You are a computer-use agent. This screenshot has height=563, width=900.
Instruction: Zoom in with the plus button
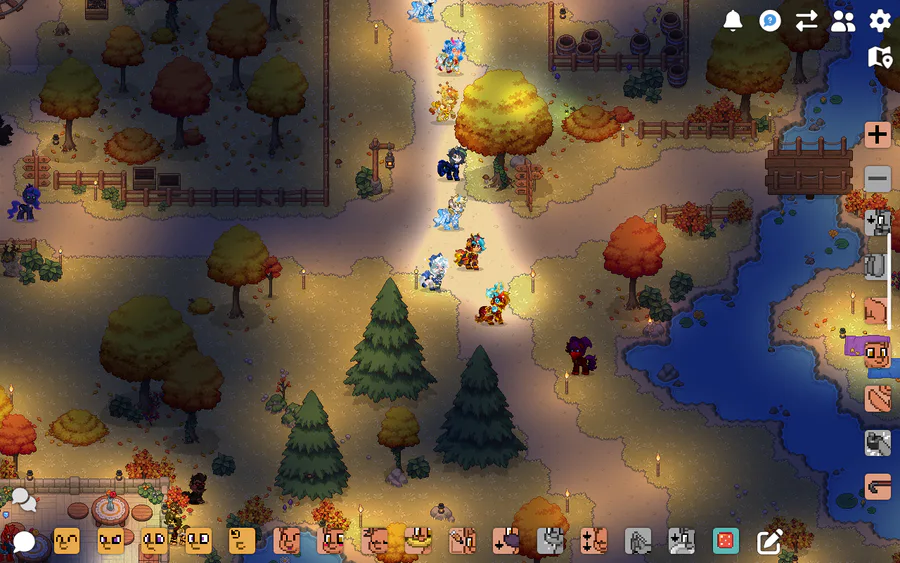tap(878, 135)
